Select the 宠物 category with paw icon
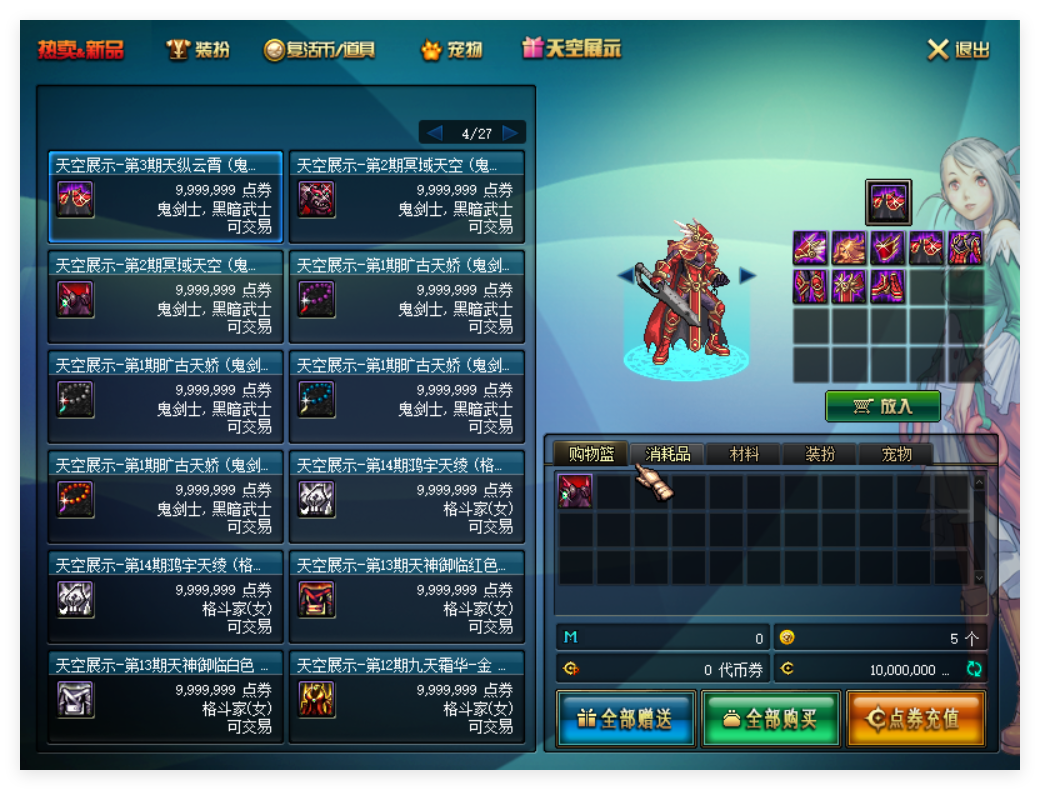1040x790 pixels. pos(452,49)
